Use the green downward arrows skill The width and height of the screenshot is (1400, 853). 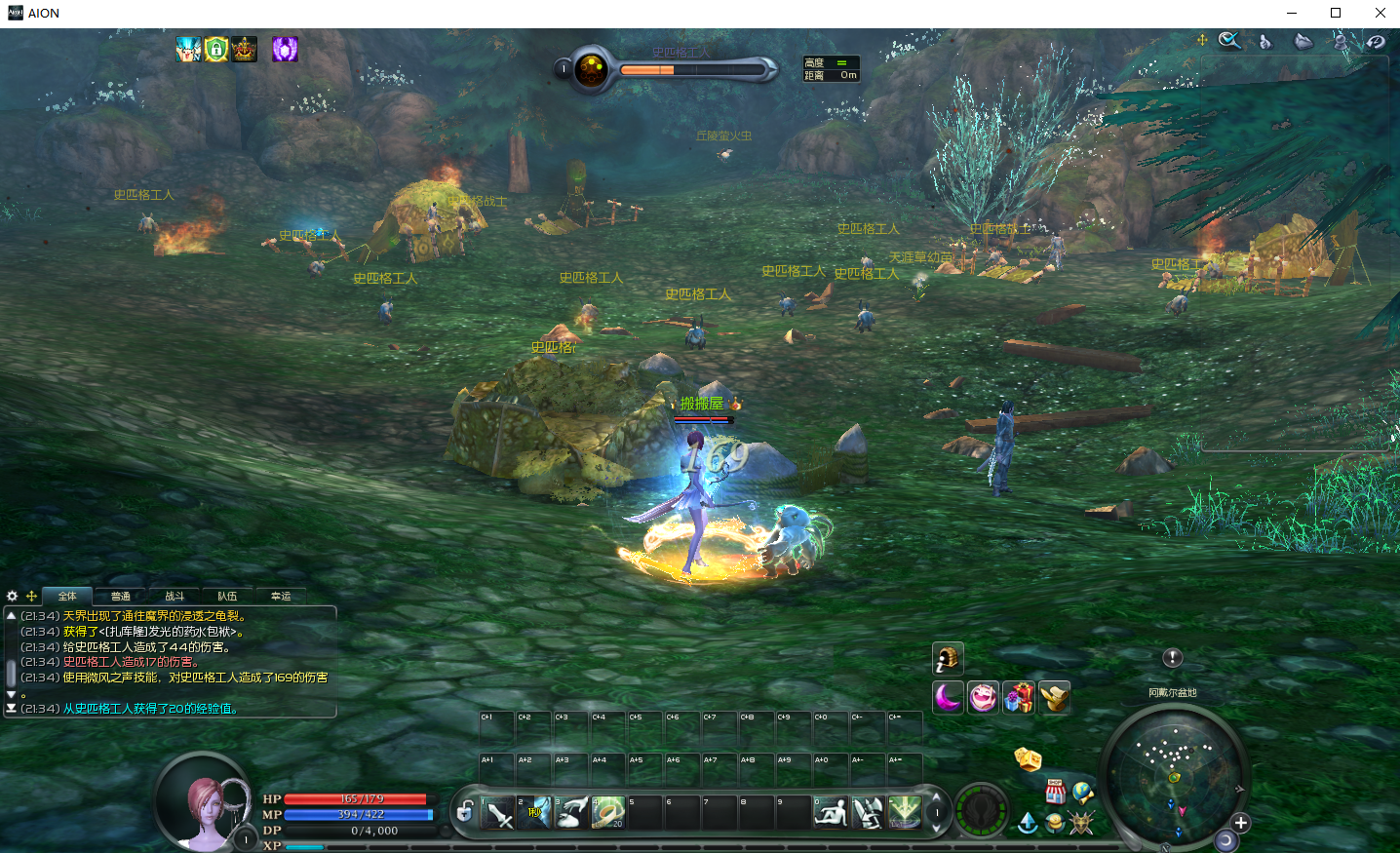[904, 812]
